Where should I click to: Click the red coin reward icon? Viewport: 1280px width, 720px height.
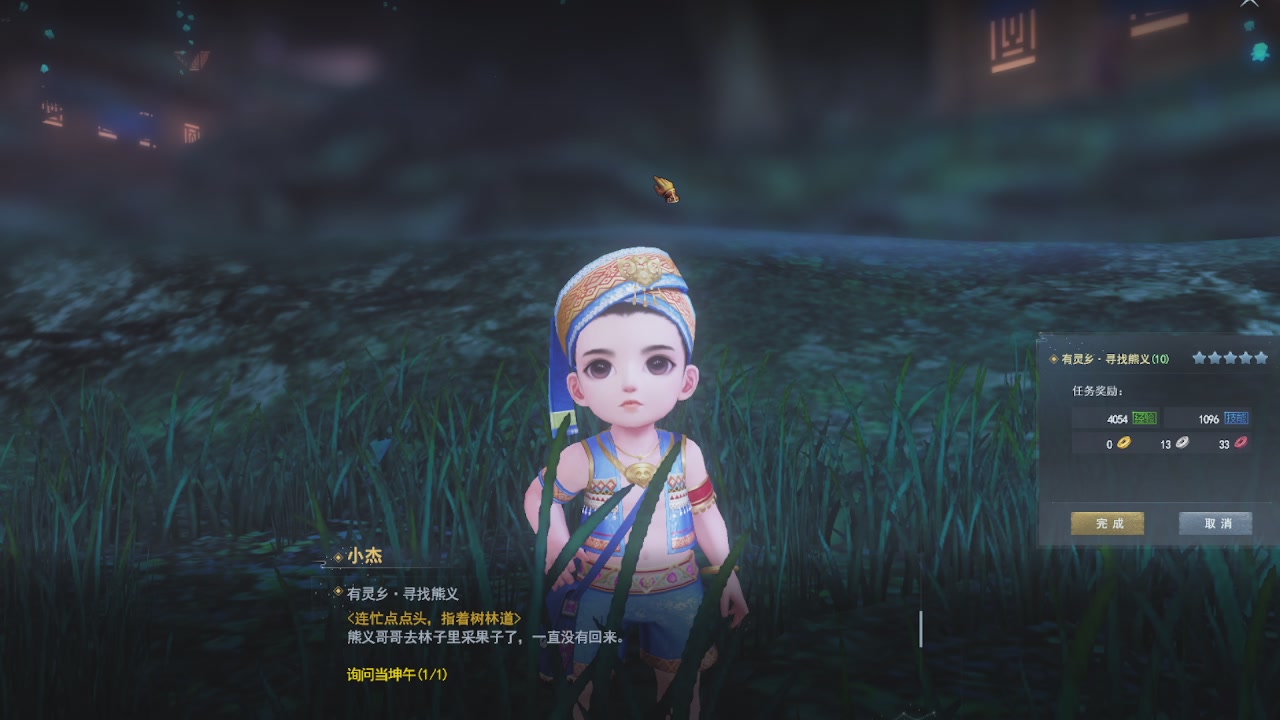pos(1240,443)
